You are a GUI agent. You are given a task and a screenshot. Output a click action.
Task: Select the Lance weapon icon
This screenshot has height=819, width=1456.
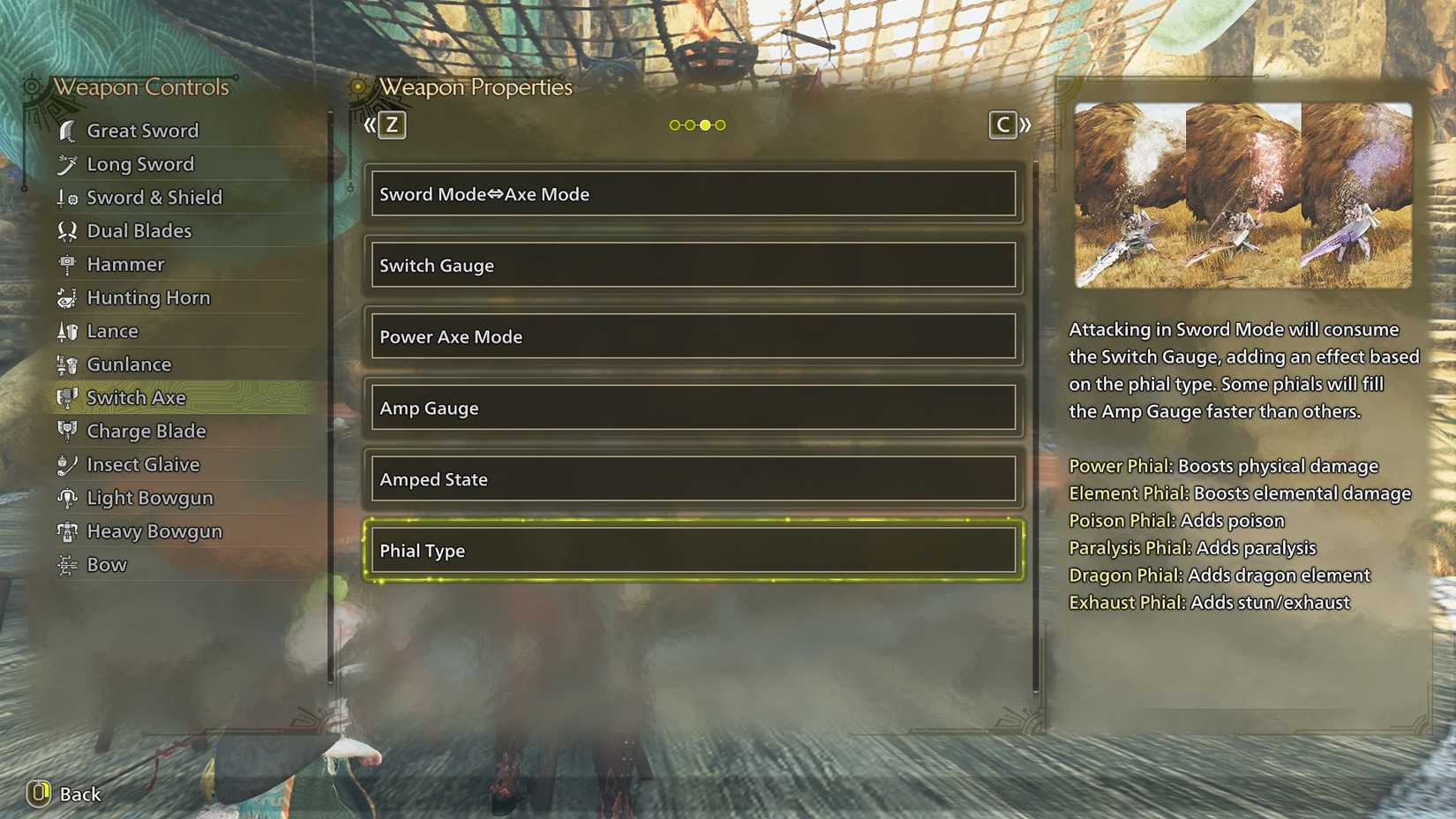[x=66, y=331]
